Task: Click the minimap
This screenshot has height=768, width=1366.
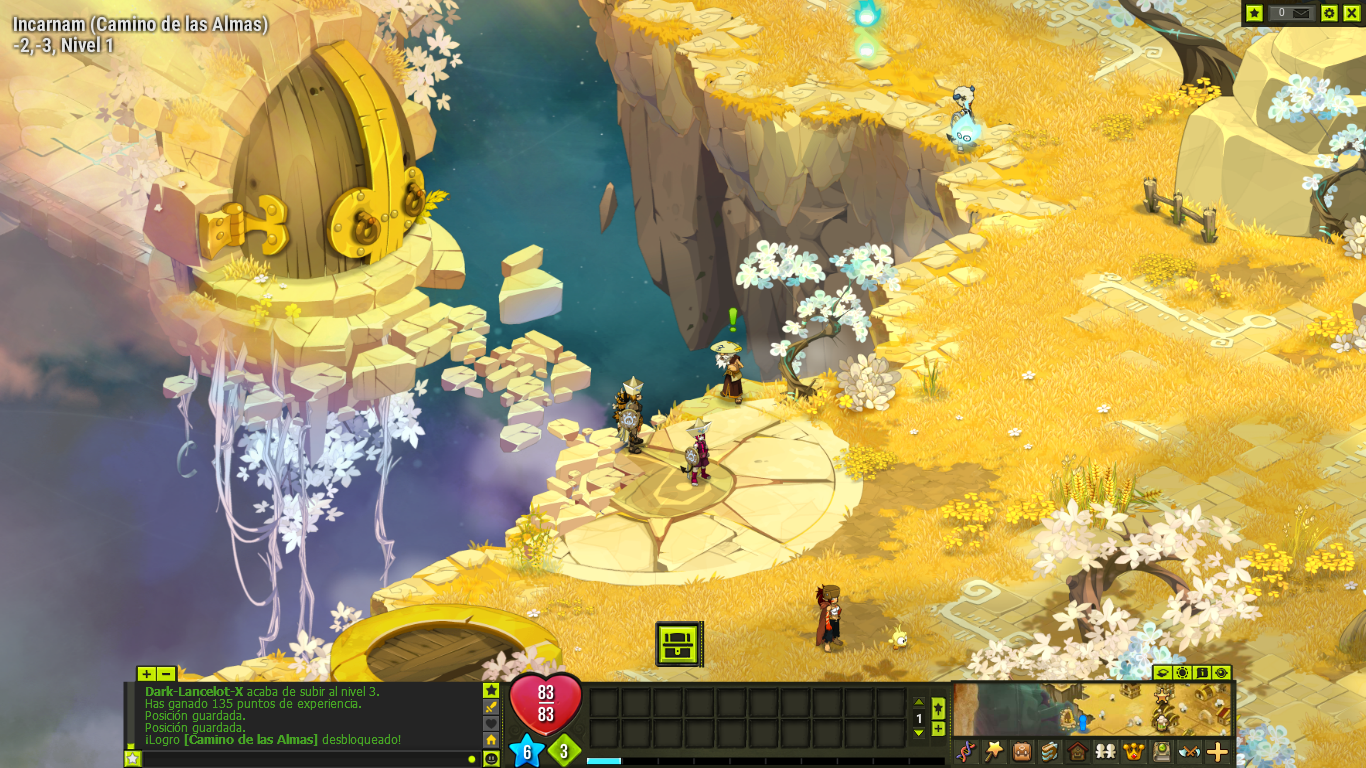Action: click(1092, 708)
